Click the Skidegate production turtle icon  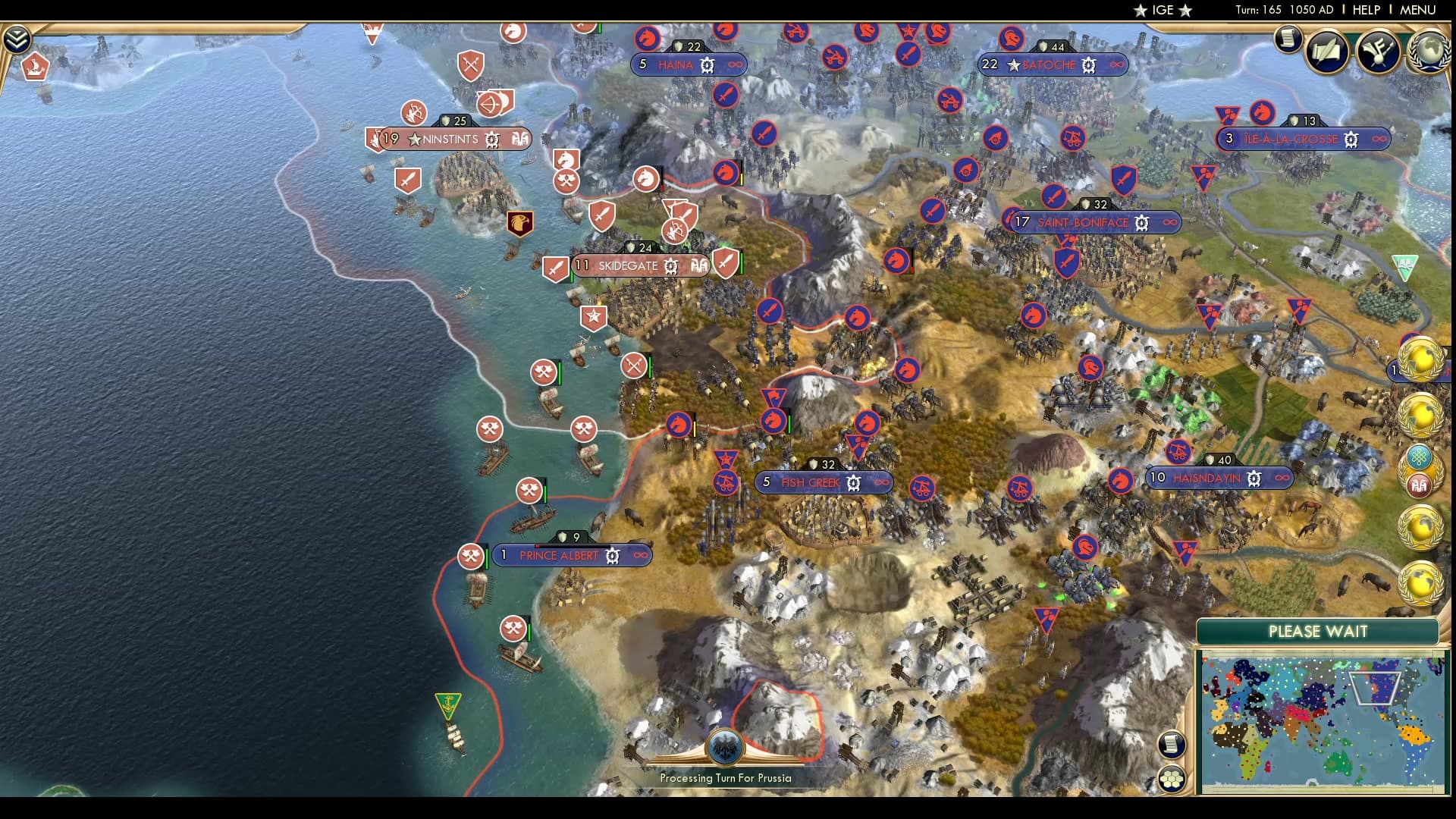(670, 266)
